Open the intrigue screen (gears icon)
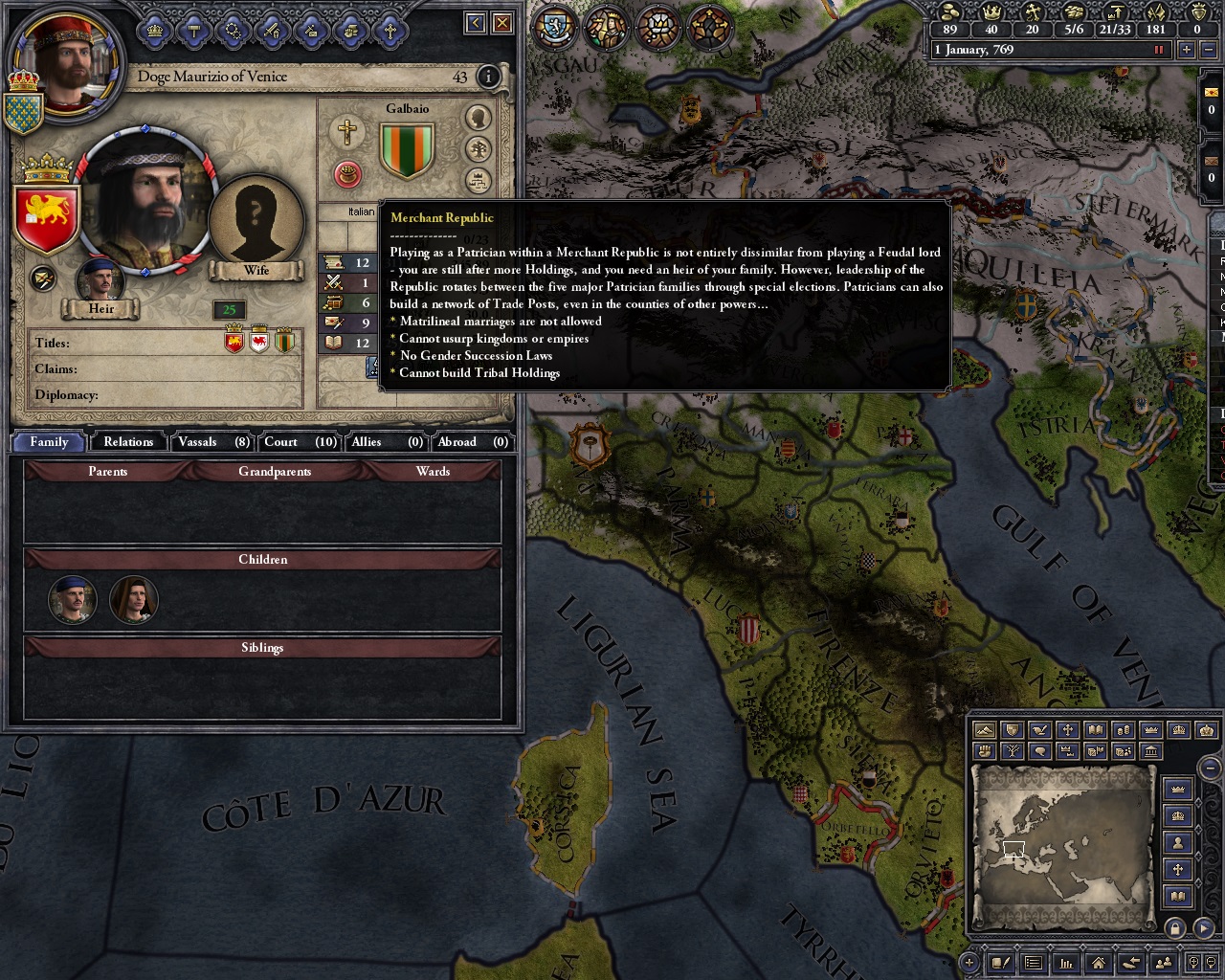Screen dimensions: 1225x980 pyautogui.click(x=232, y=31)
